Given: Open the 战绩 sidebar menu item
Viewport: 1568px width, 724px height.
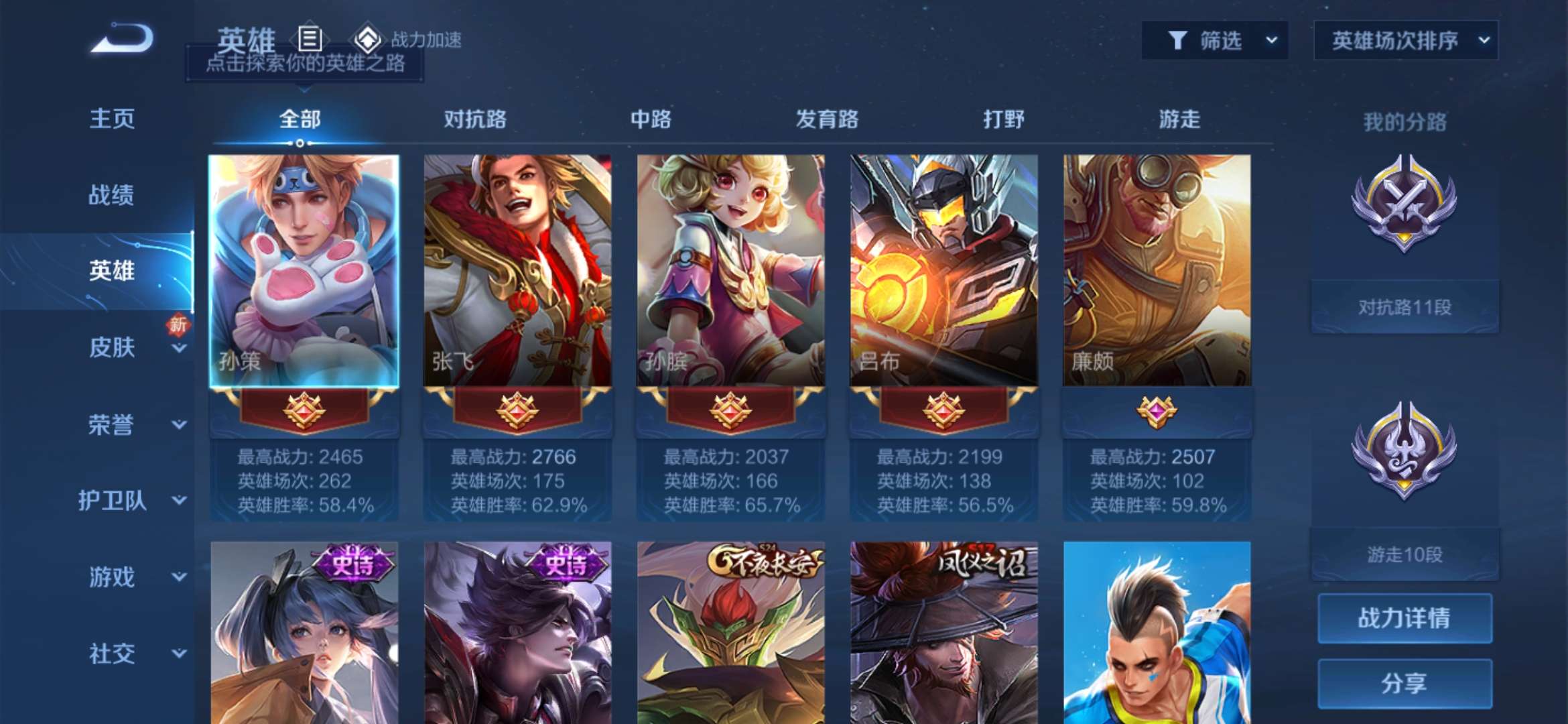Looking at the screenshot, I should 111,194.
